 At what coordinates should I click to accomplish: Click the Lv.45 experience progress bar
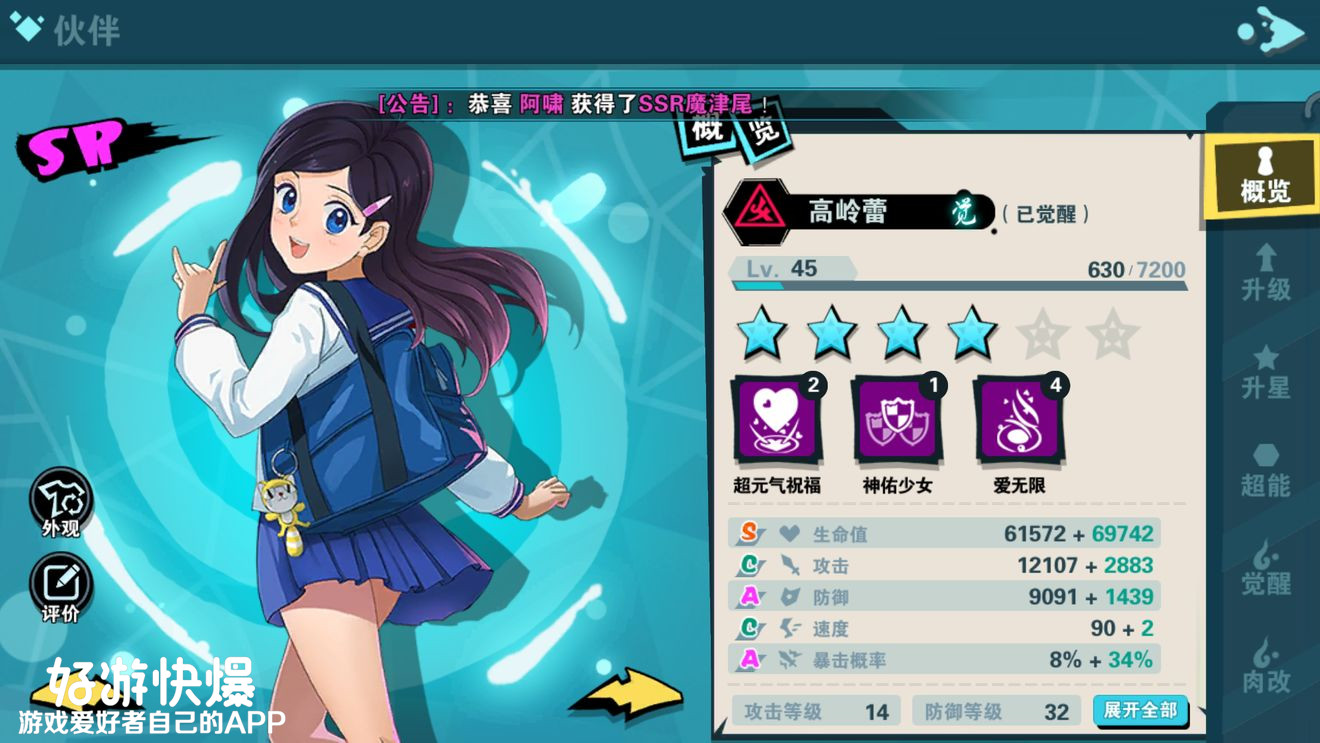click(960, 283)
